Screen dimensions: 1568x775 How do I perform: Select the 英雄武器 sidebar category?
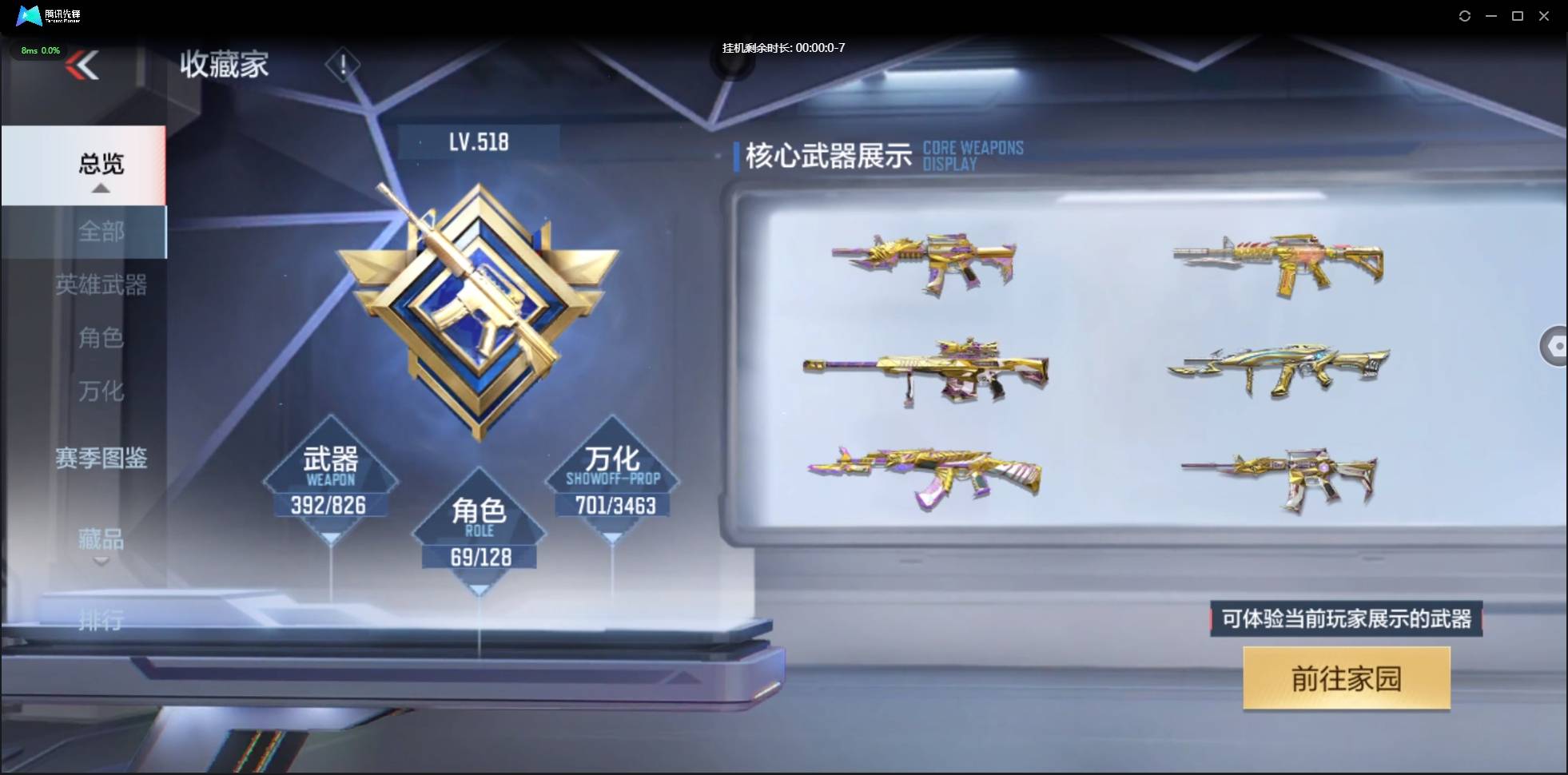pyautogui.click(x=102, y=286)
